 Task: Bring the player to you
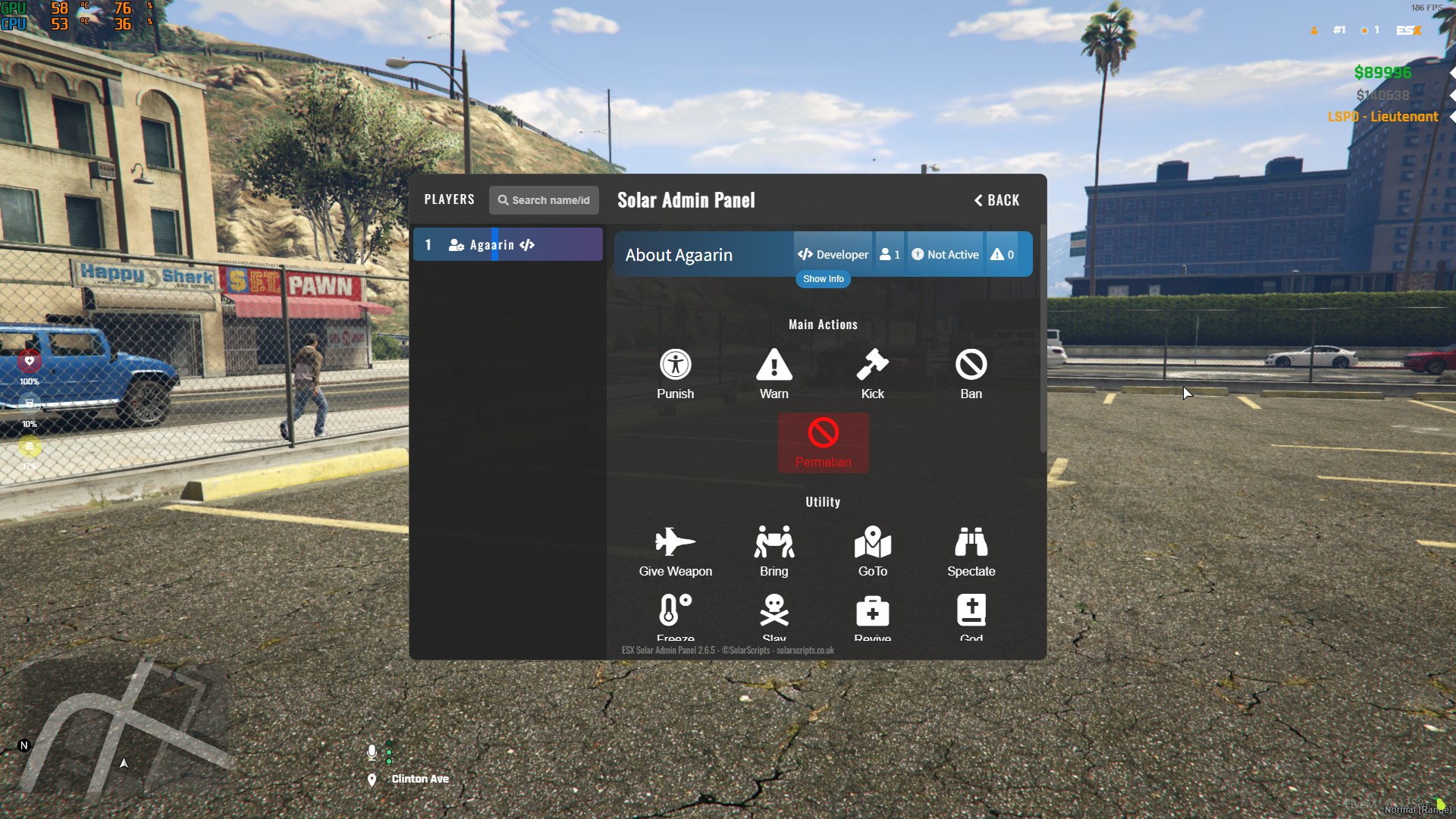(773, 551)
